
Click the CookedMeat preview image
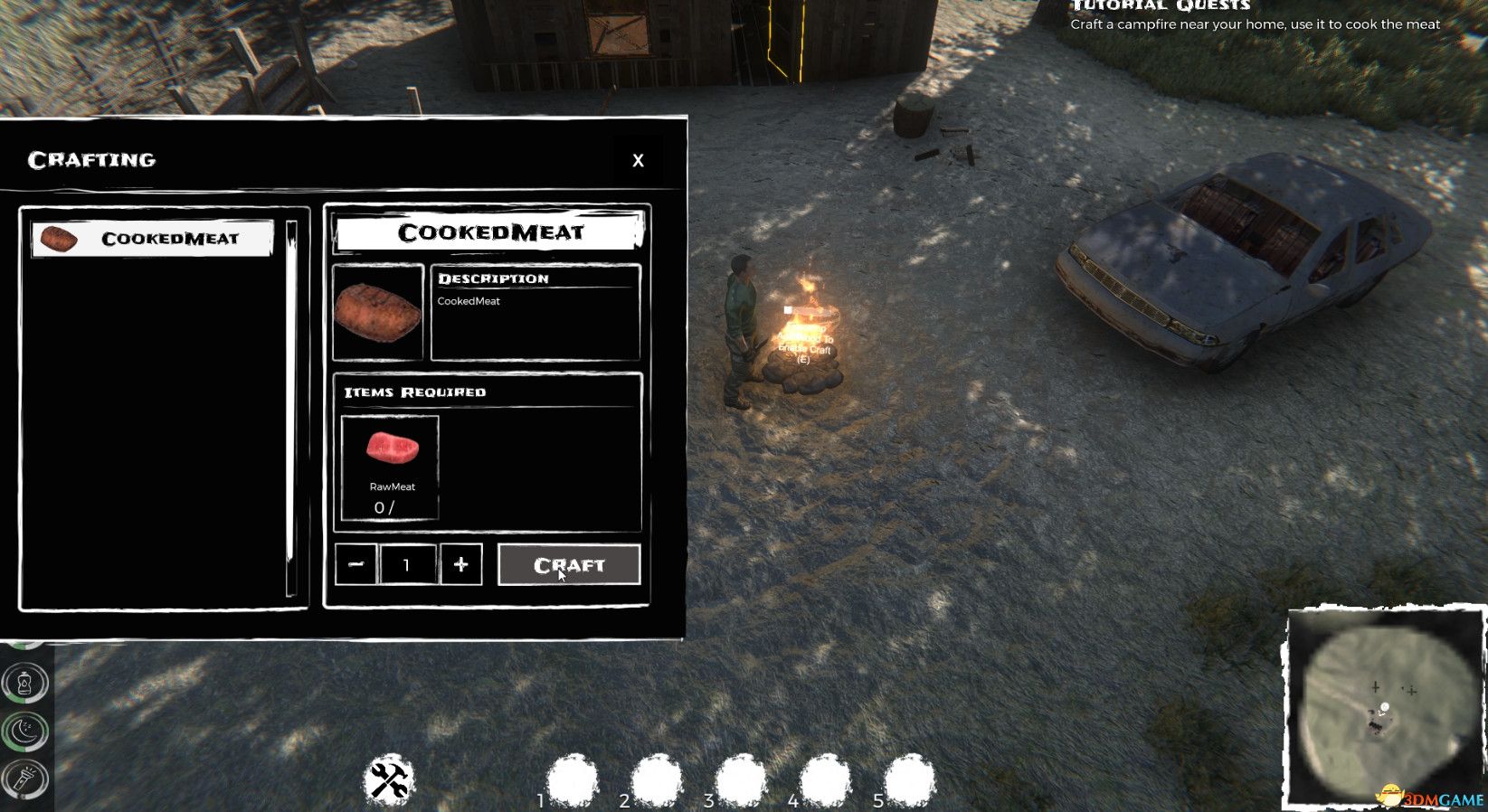[378, 312]
